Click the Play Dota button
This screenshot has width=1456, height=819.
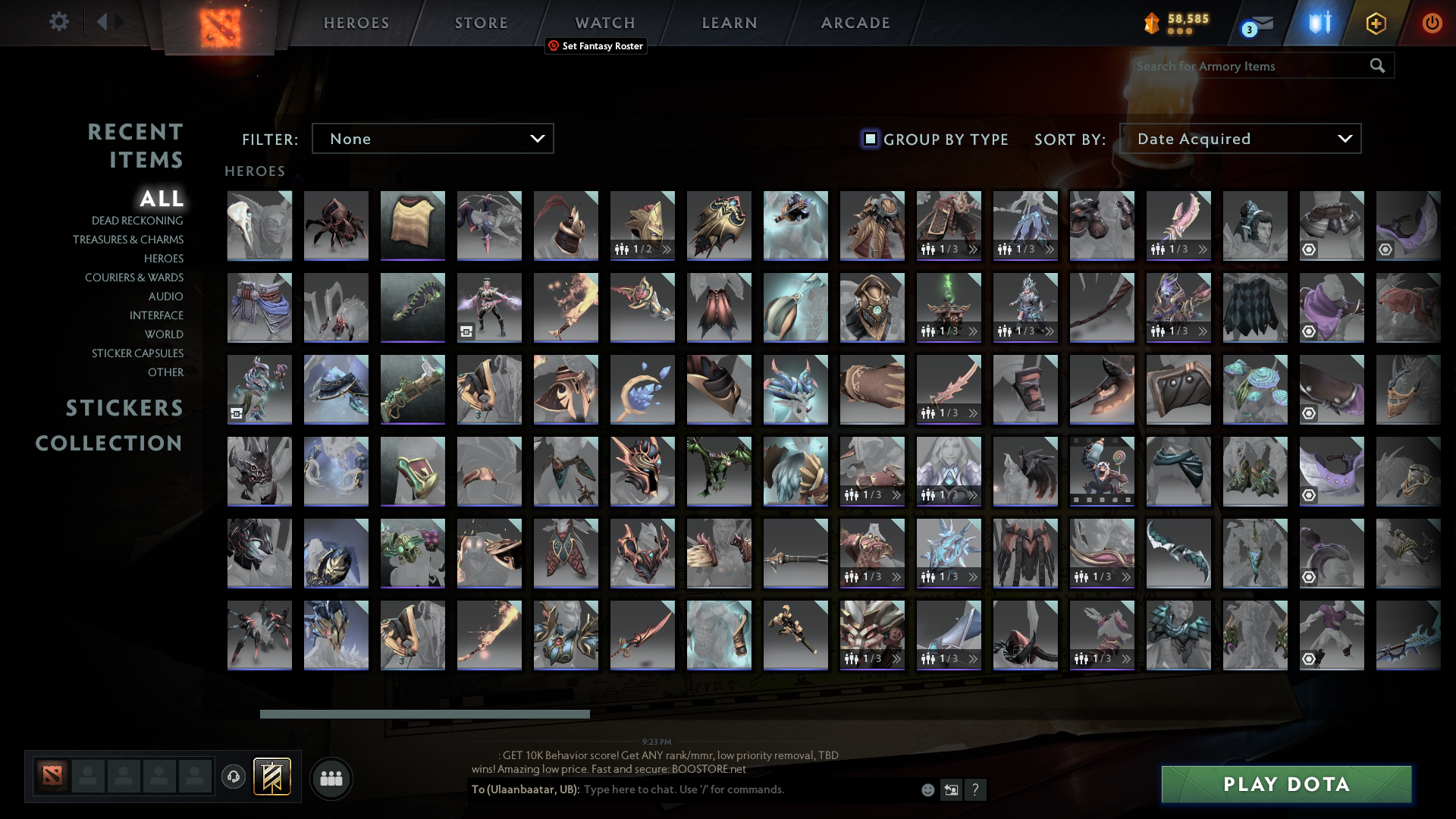[x=1285, y=784]
